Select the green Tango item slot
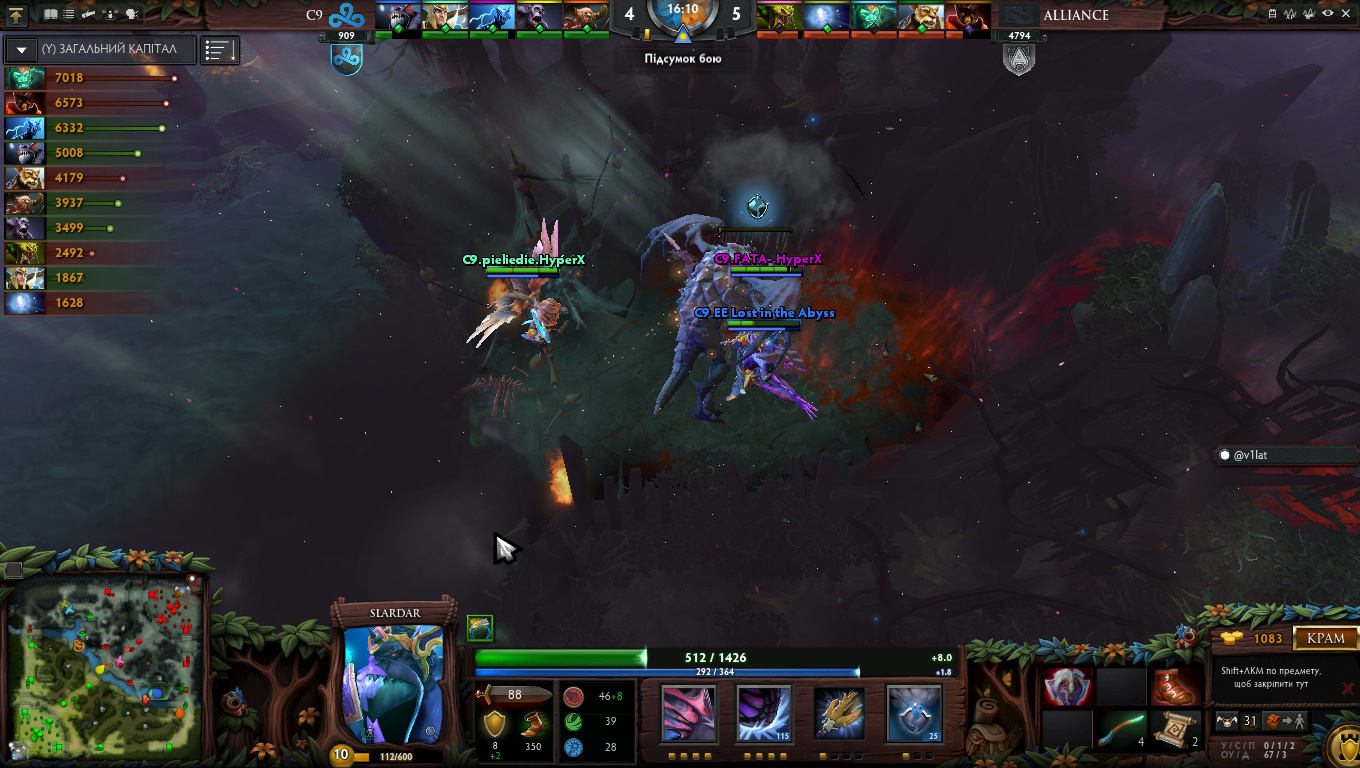The width and height of the screenshot is (1360, 768). (x=1122, y=729)
